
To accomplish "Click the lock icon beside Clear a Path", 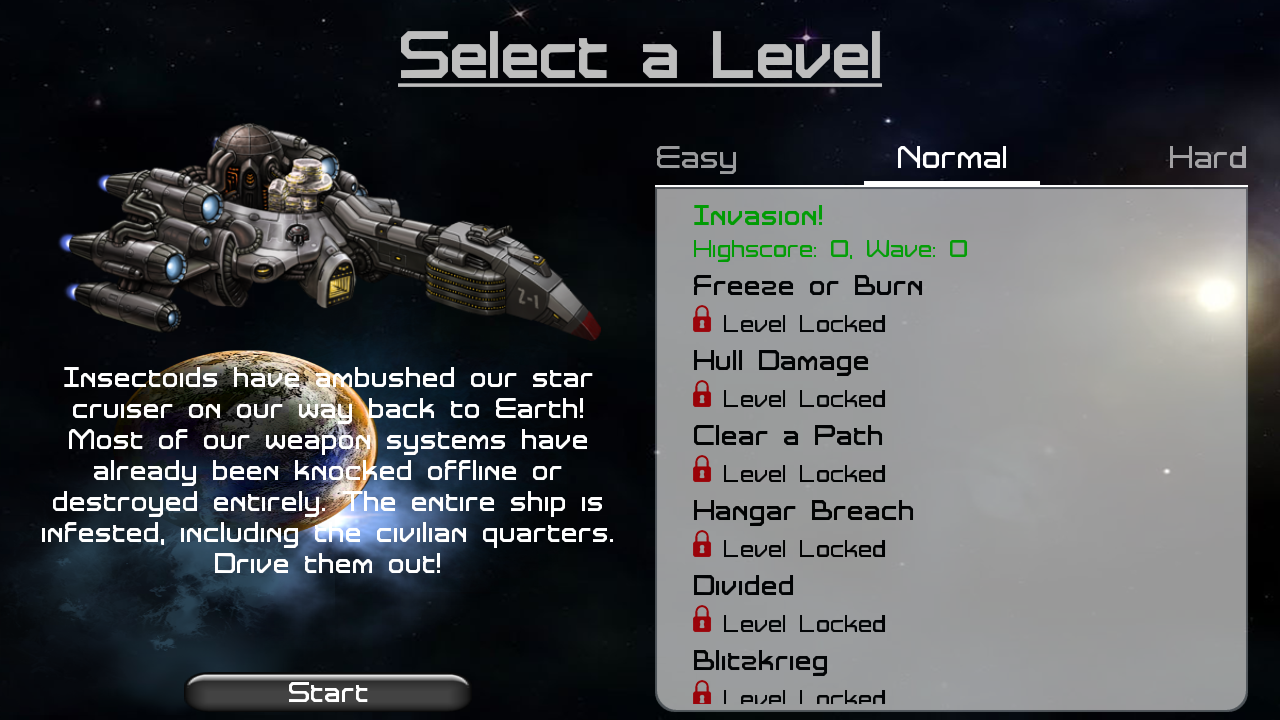I will [x=702, y=468].
